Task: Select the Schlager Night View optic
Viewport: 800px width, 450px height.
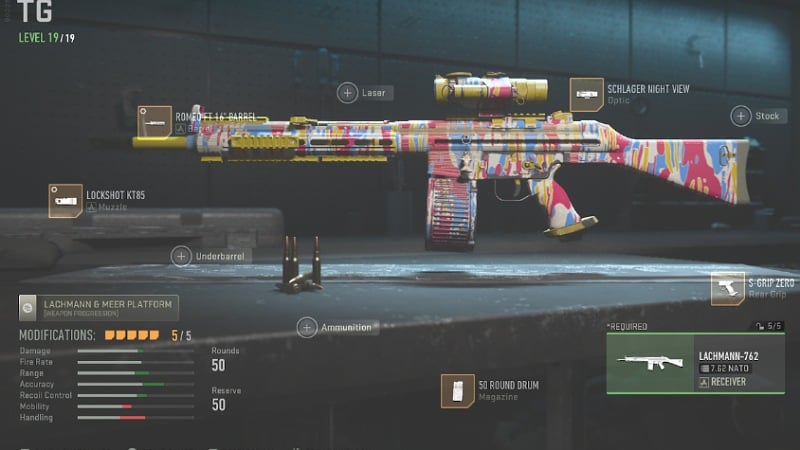Action: 587,95
